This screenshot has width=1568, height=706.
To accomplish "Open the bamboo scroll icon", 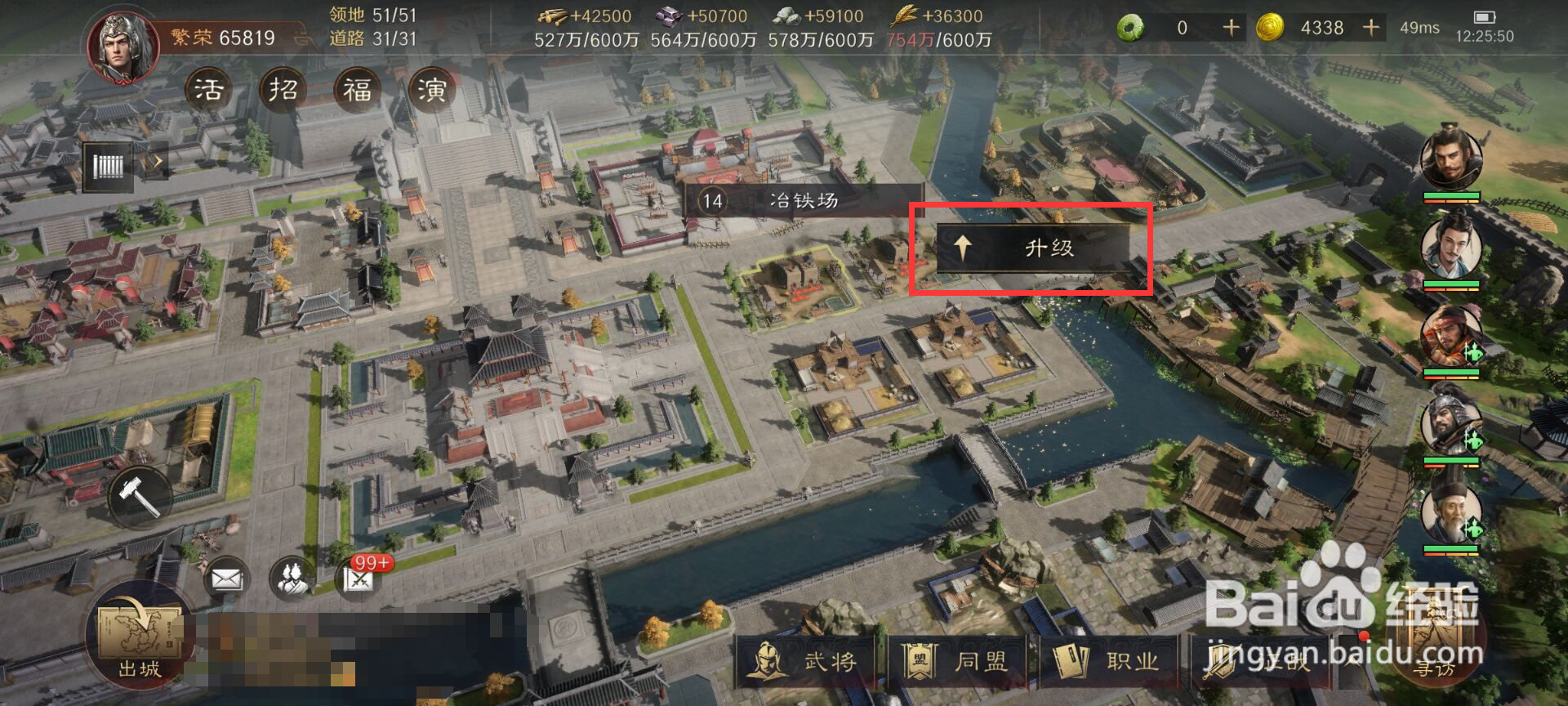I will [108, 167].
